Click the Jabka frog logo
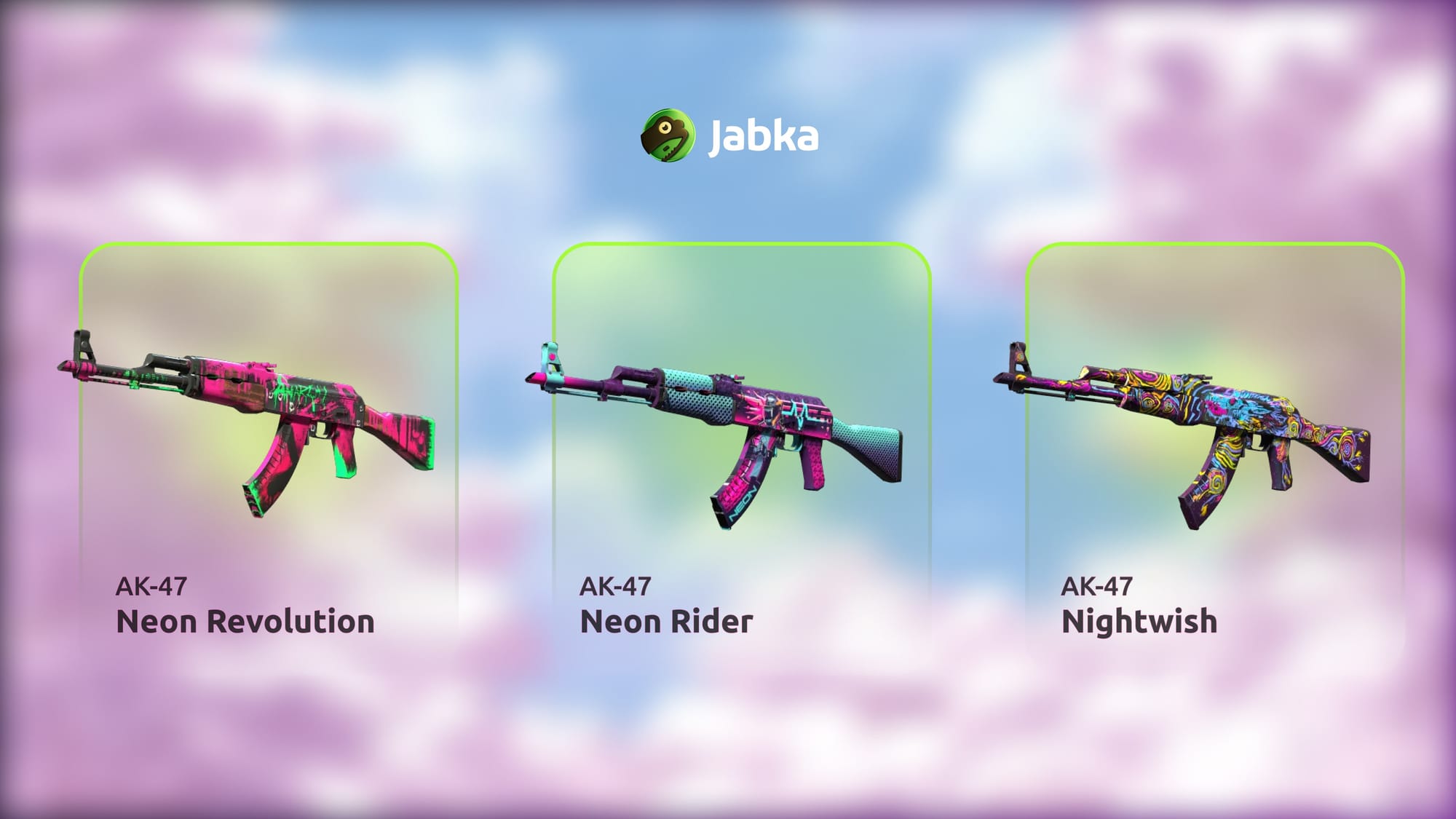Screen dimensions: 1456x819 (667, 135)
